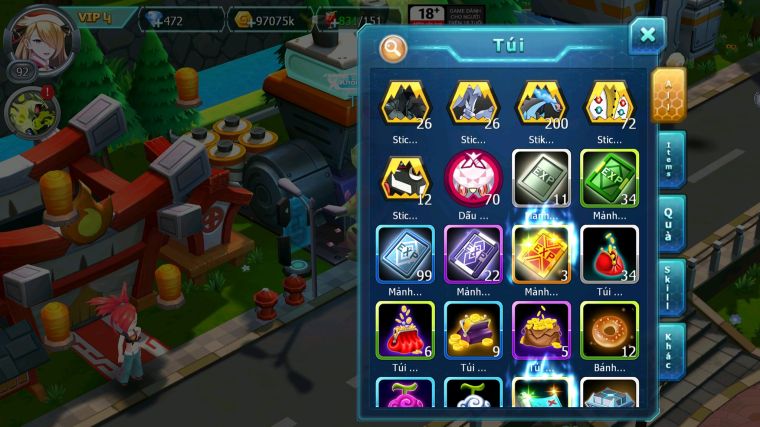Click the orange magnifier search button
This screenshot has height=427, width=760.
393,48
